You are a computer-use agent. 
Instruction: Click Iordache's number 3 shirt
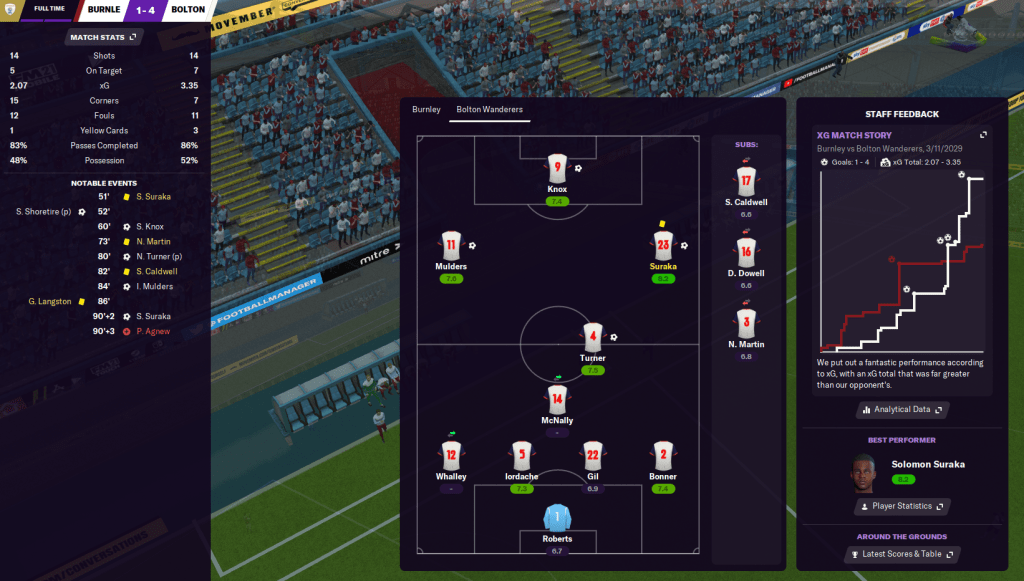tap(521, 456)
